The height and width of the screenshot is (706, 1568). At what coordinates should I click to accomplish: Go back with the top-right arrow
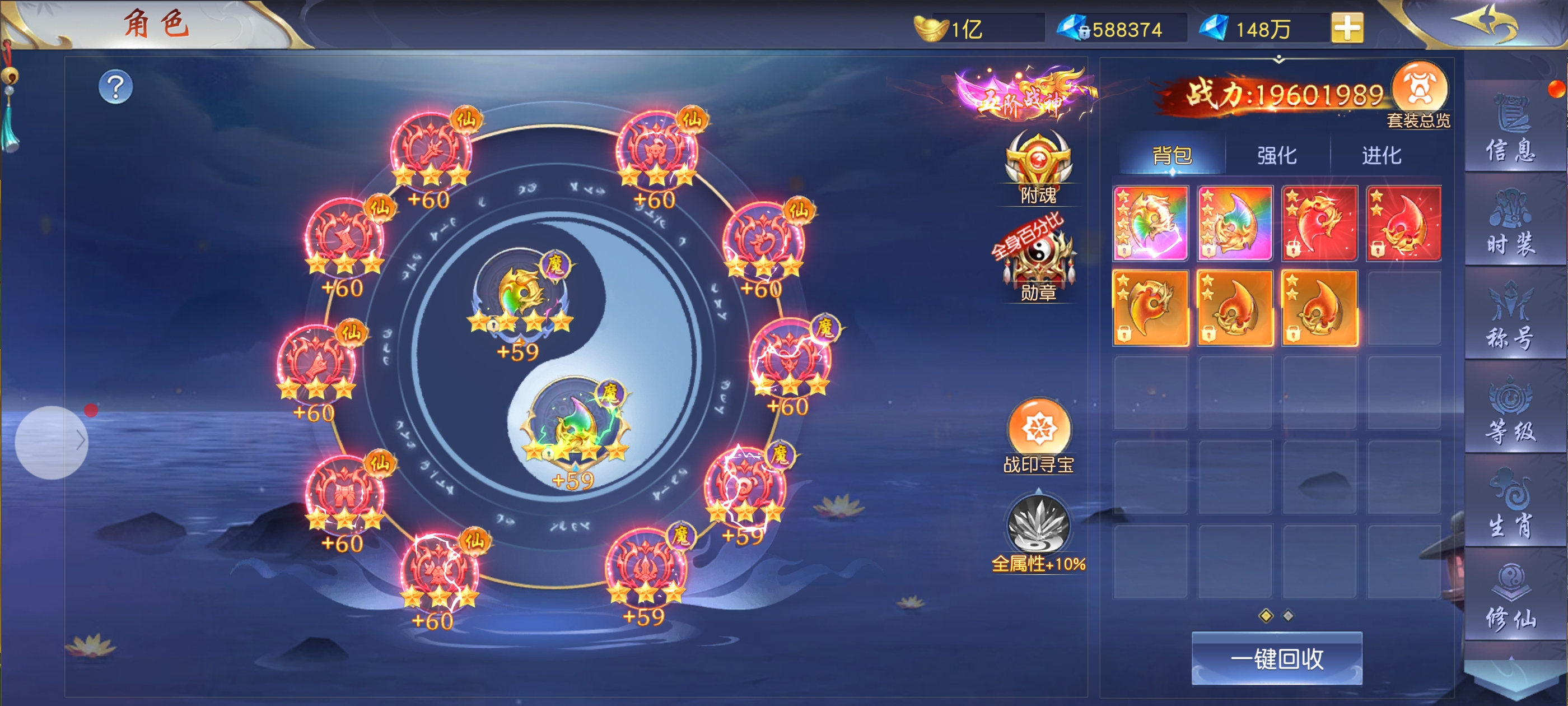point(1487,24)
